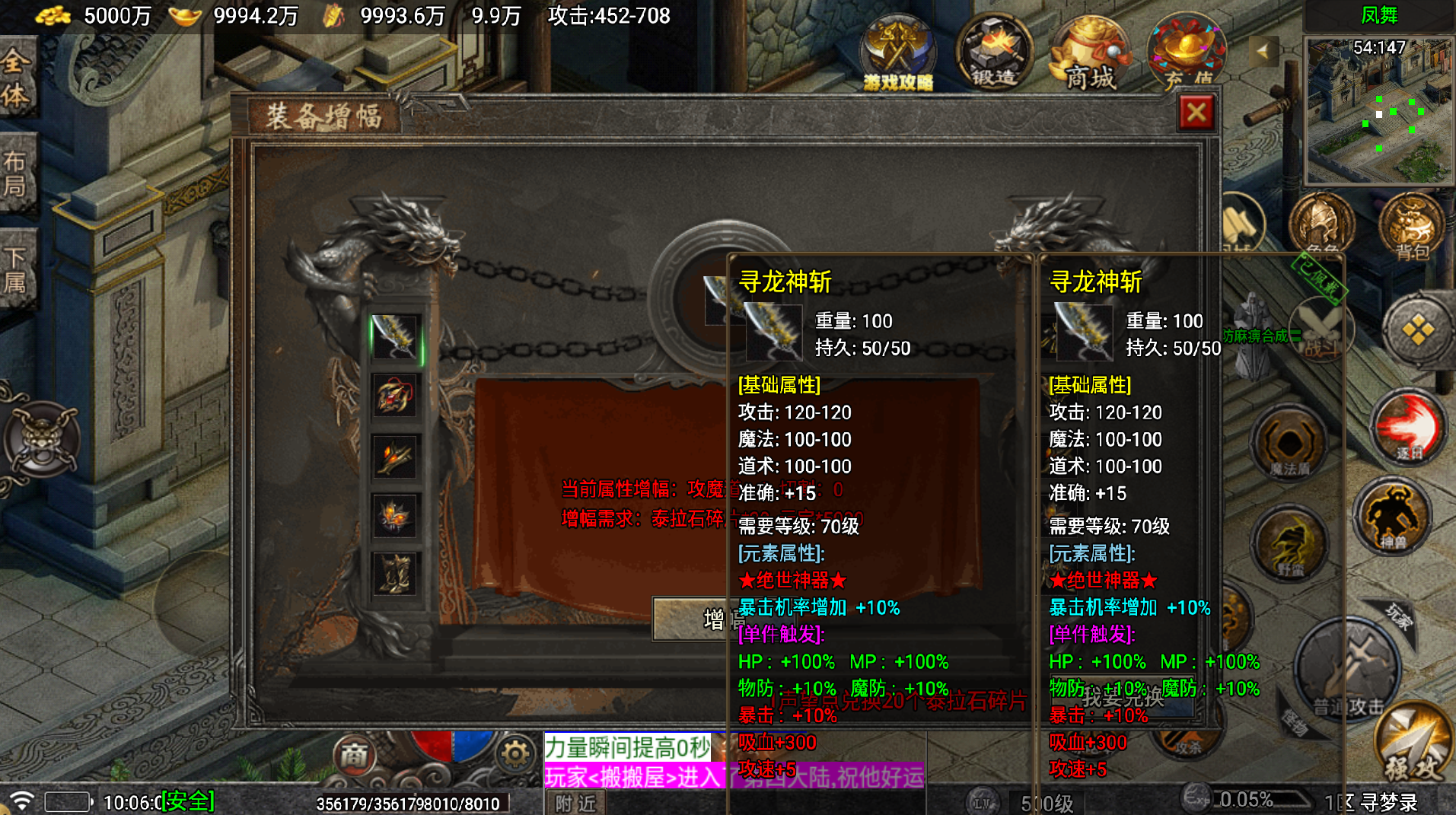Switch the 全体 chat channel

(17, 76)
